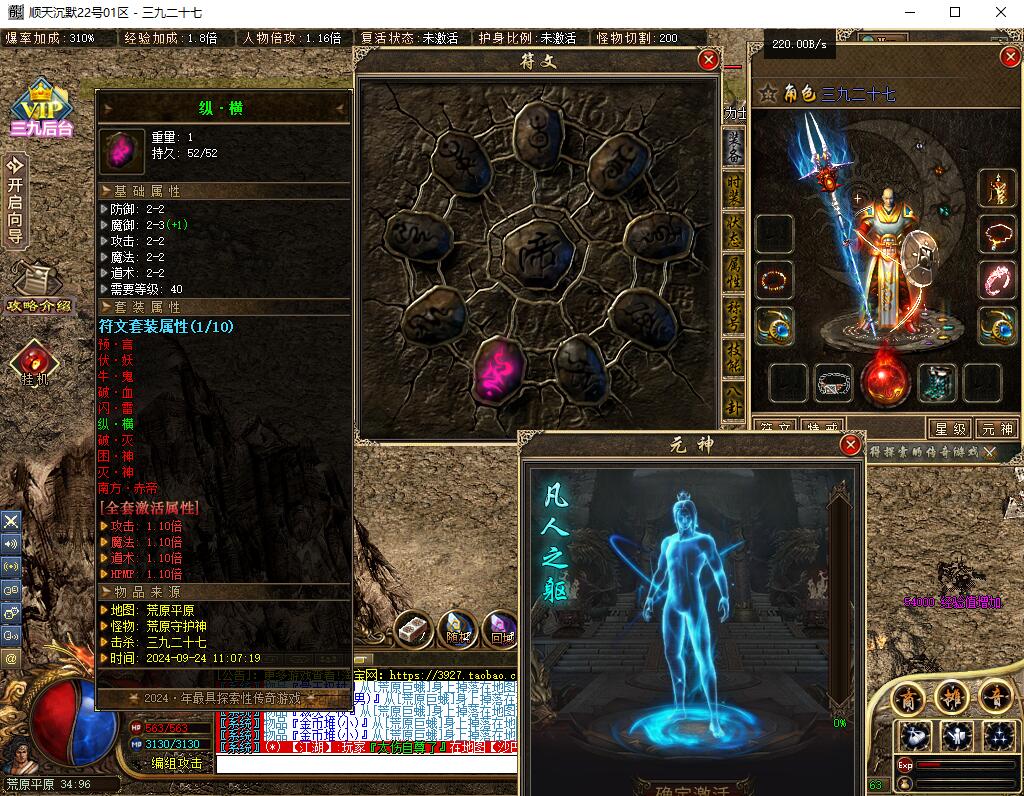Open the 技能 skills tab
This screenshot has width=1024, height=796.
click(733, 358)
